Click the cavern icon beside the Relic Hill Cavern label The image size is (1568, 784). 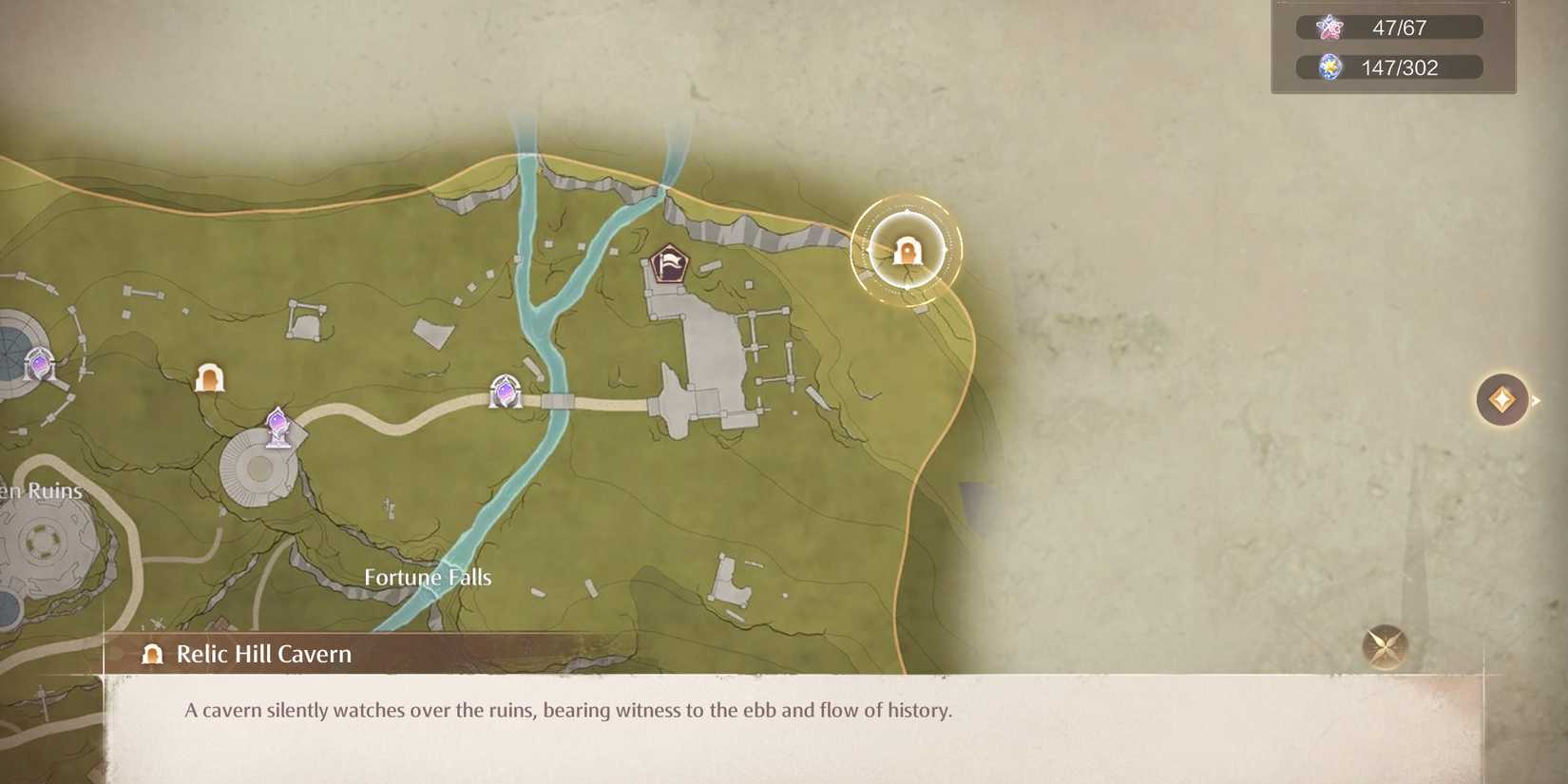click(150, 654)
